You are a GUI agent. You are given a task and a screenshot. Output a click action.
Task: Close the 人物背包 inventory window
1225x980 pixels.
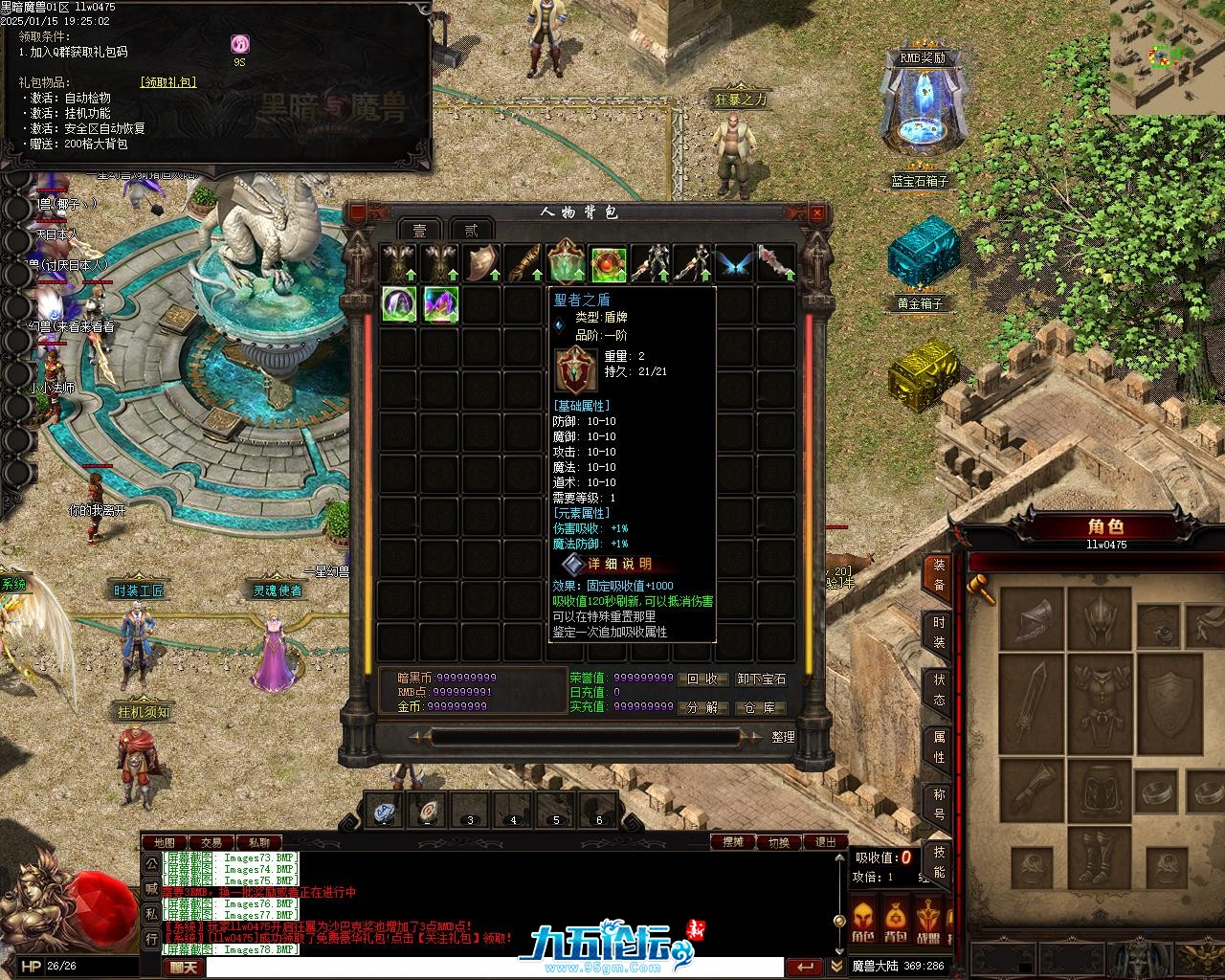point(816,212)
